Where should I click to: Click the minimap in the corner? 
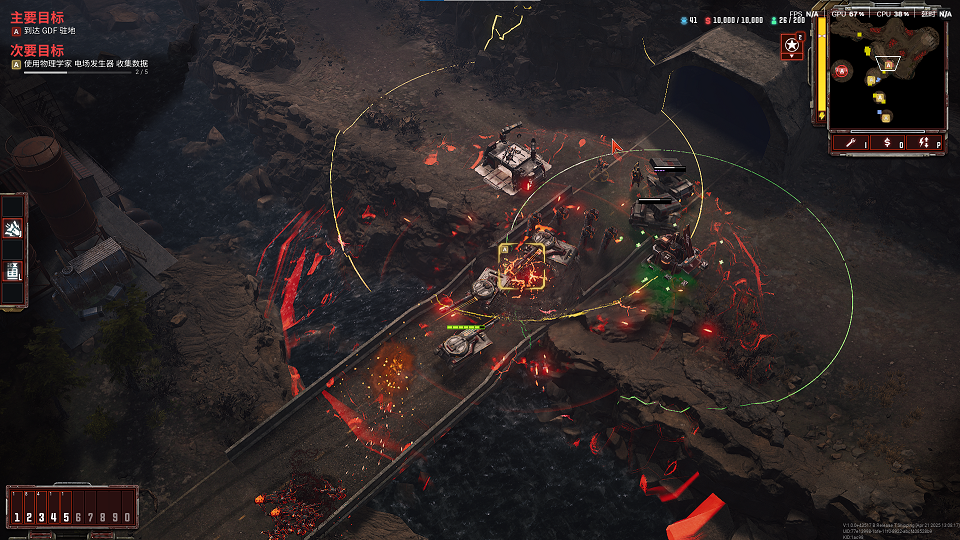pos(887,75)
